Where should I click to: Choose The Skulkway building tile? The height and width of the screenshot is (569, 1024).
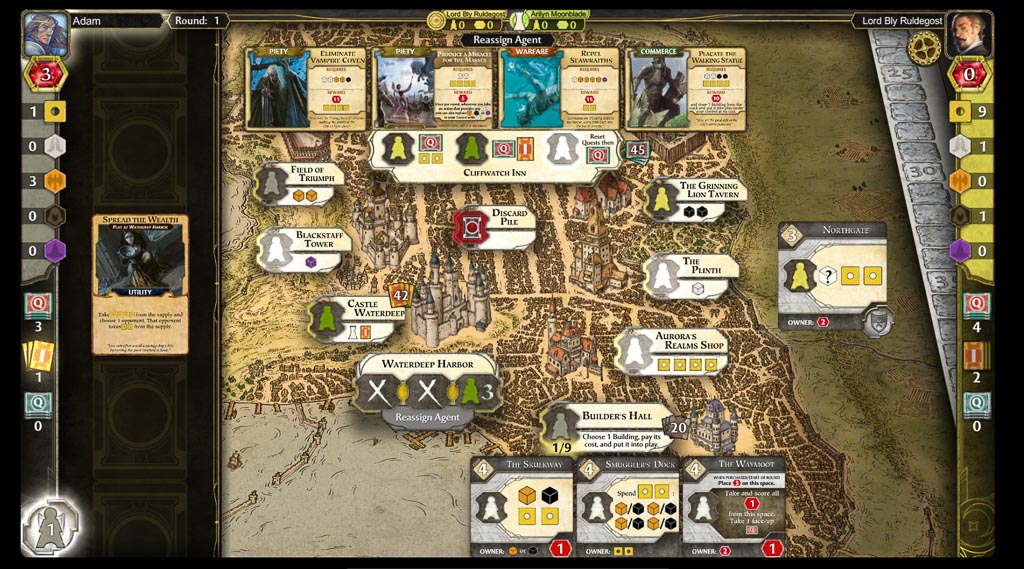click(521, 506)
